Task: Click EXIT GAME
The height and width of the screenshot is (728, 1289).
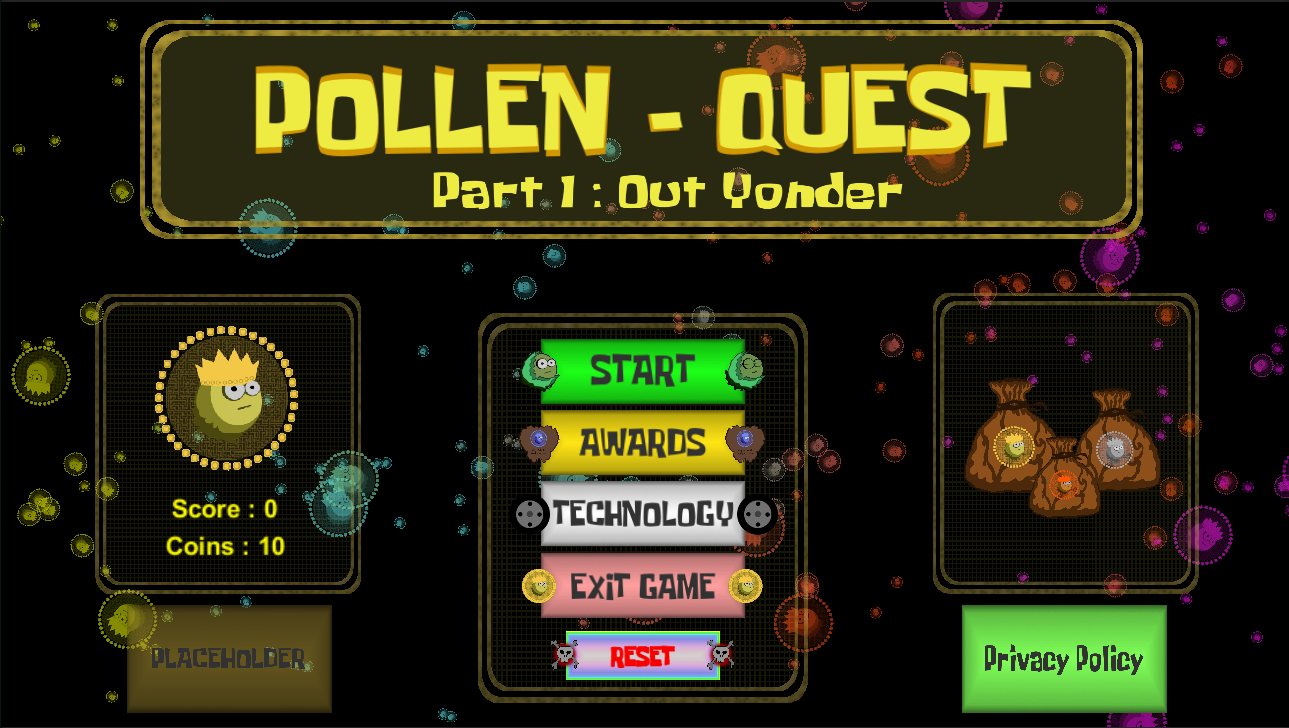Action: point(643,587)
